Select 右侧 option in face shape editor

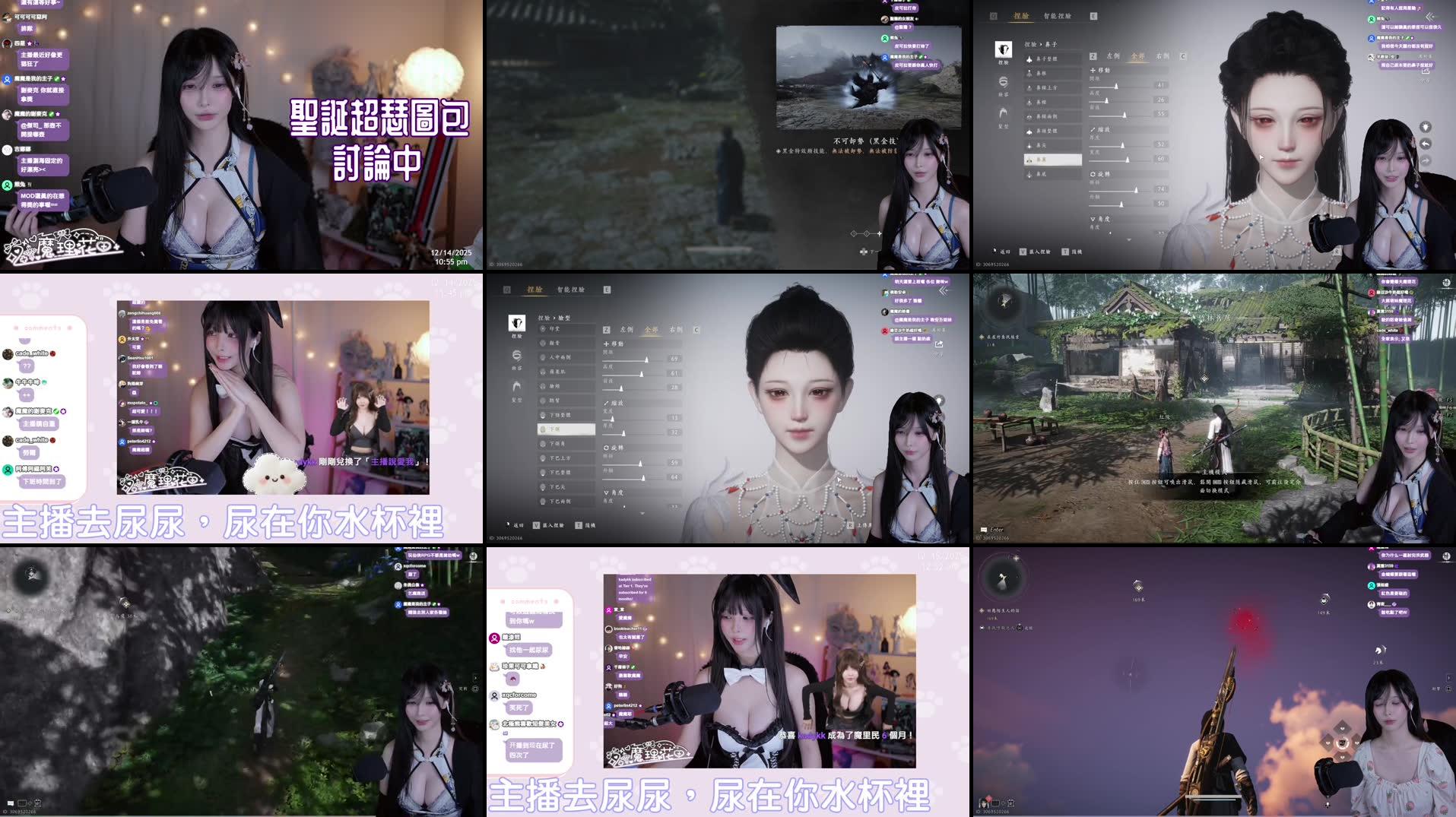coord(676,330)
